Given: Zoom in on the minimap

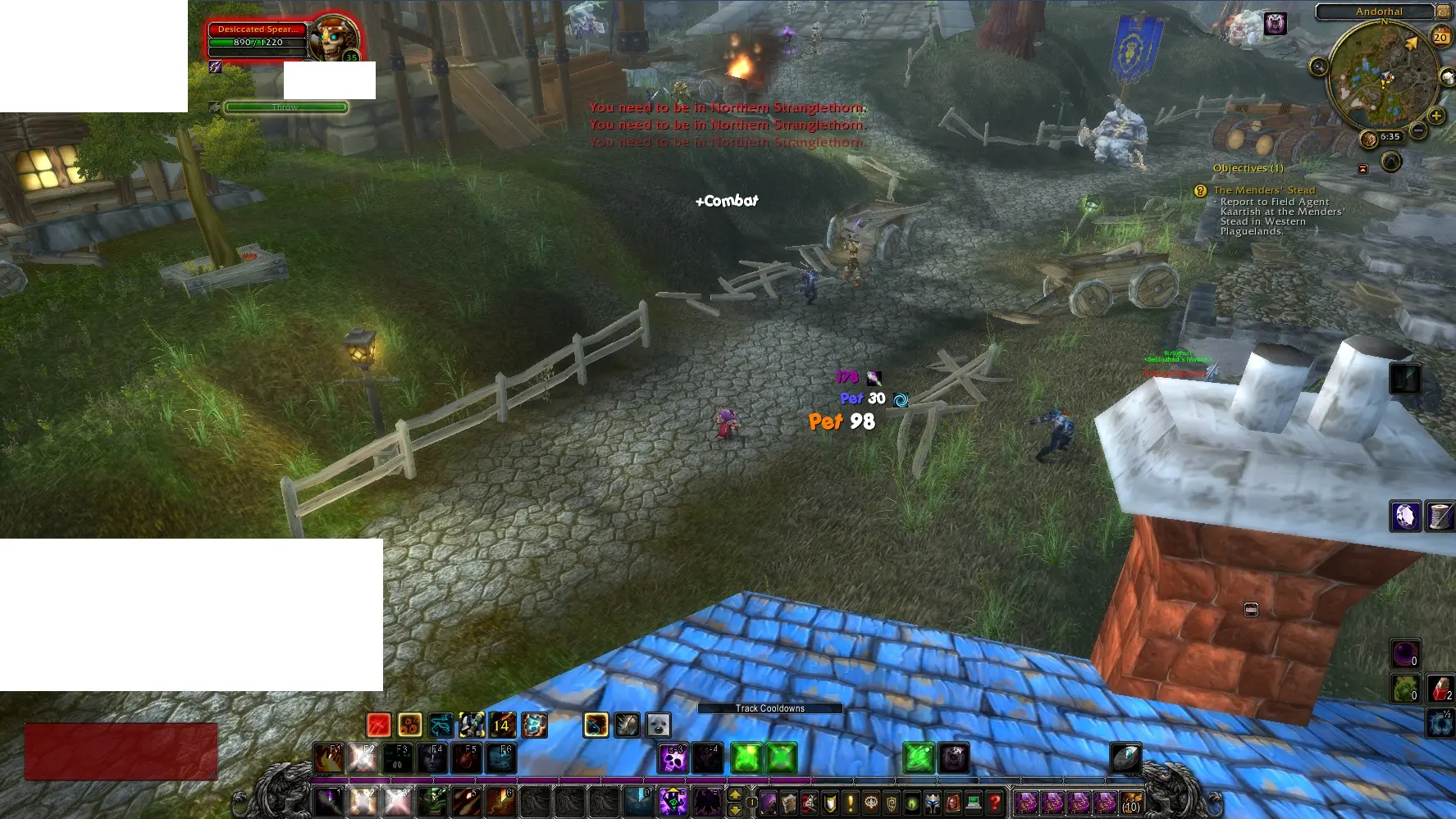Looking at the screenshot, I should coord(1435,116).
